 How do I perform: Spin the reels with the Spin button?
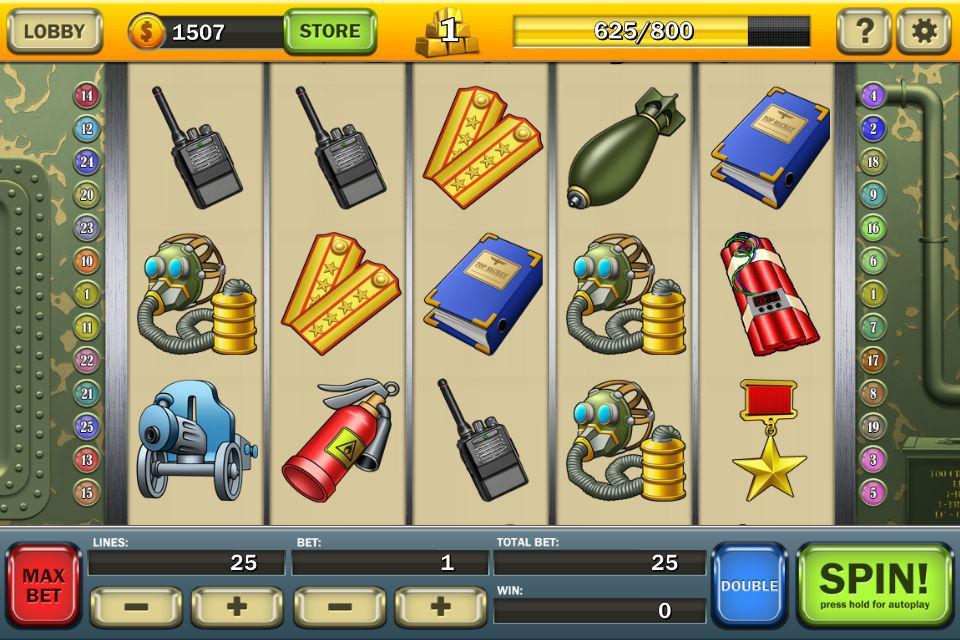click(874, 584)
